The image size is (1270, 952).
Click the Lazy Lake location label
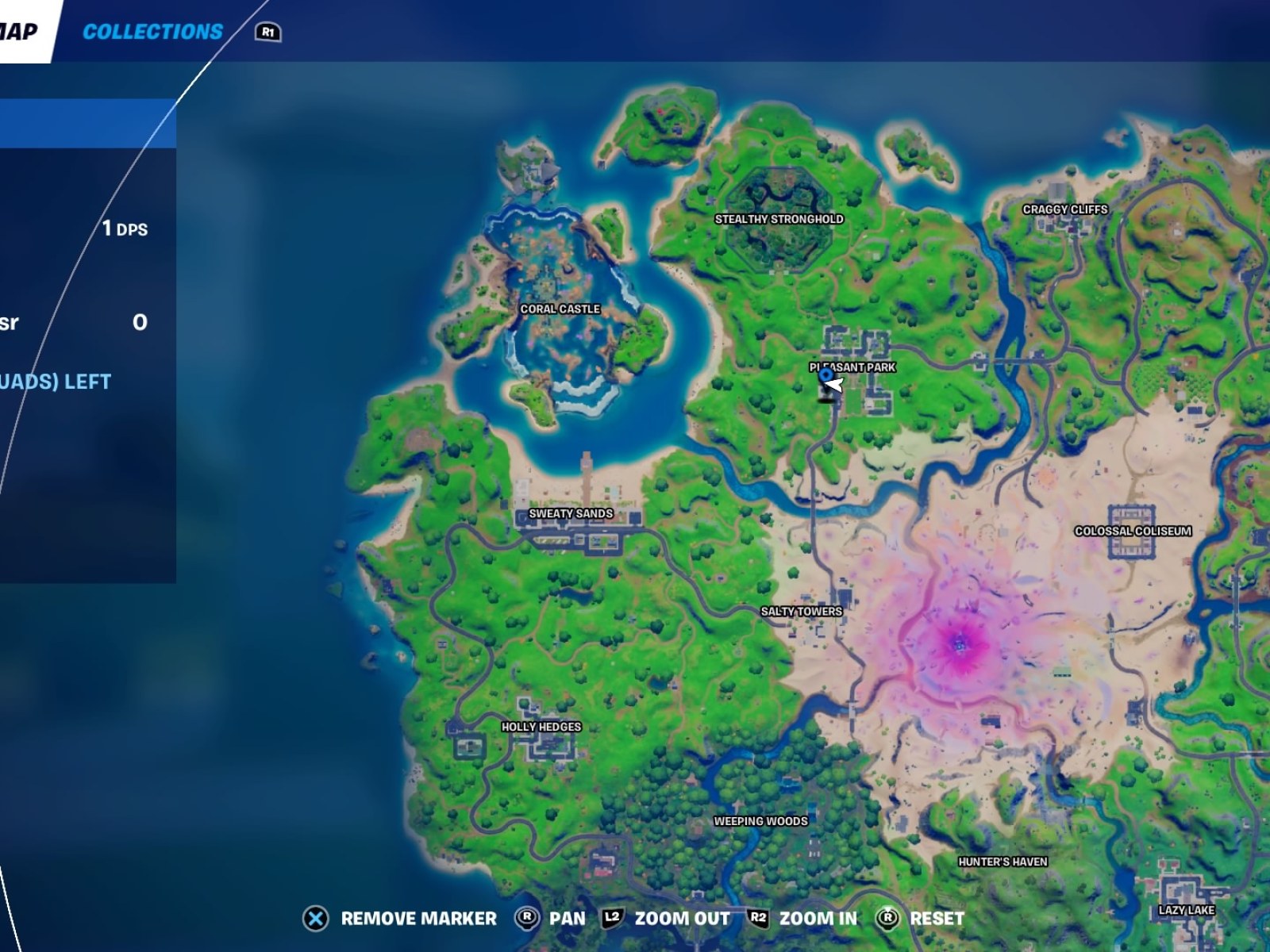(x=1187, y=908)
